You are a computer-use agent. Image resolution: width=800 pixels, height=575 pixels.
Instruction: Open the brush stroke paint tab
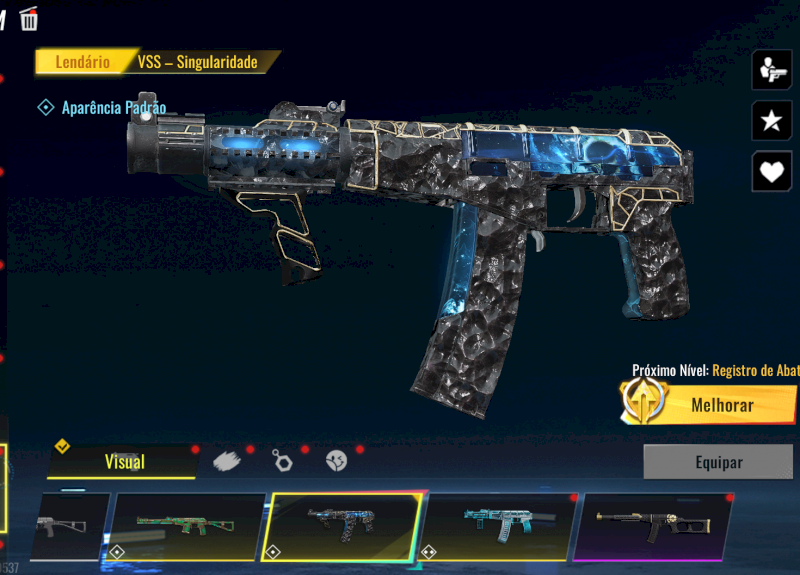(227, 461)
